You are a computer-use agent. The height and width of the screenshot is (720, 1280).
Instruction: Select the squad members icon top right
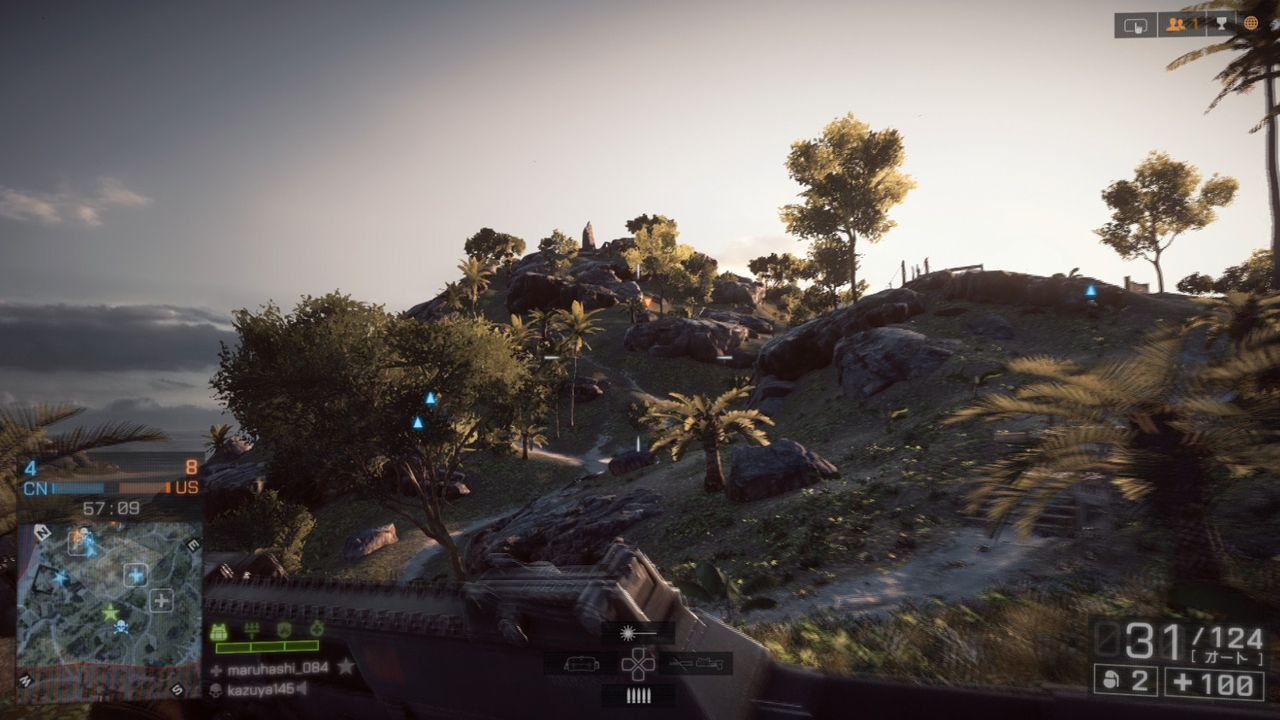[1175, 22]
